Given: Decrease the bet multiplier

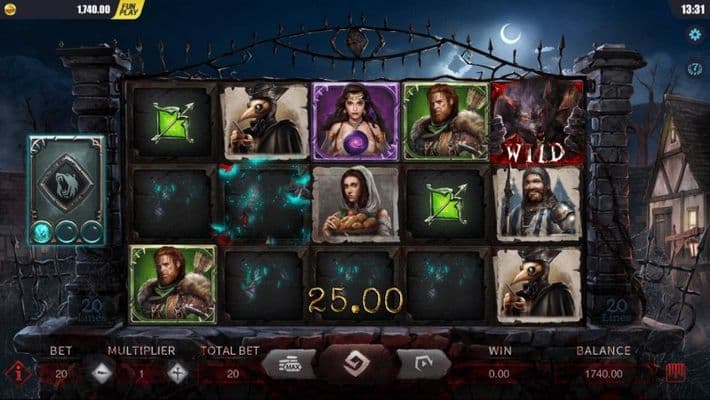Looking at the screenshot, I should pos(102,373).
